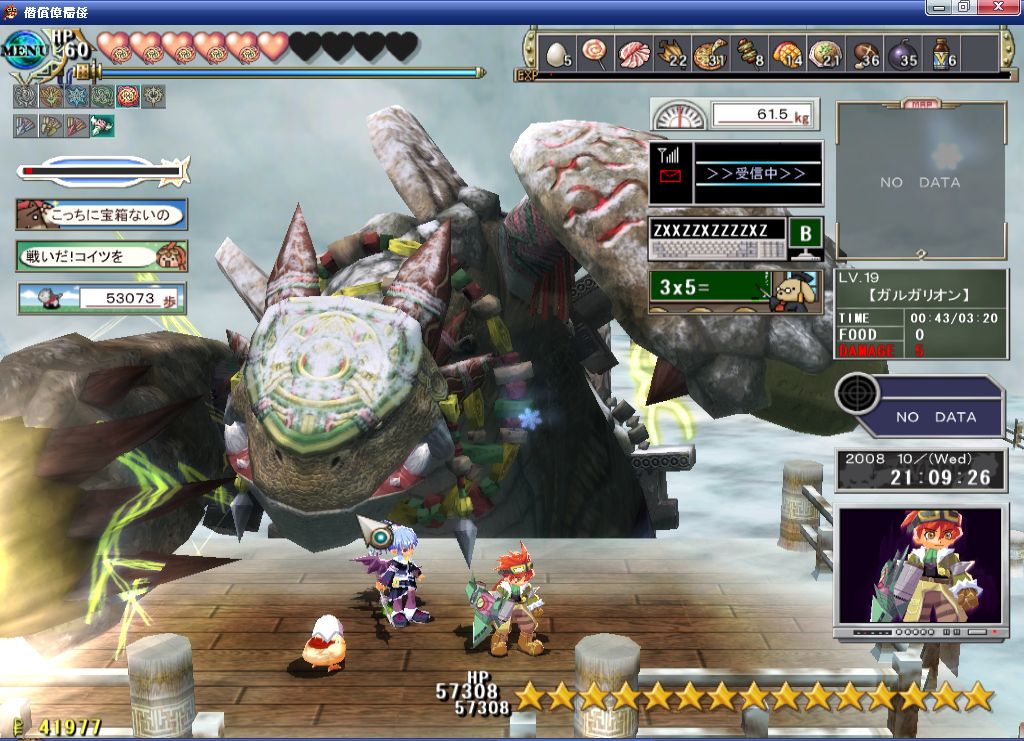Select the drink bottle item
Image resolution: width=1024 pixels, height=741 pixels.
click(x=940, y=53)
